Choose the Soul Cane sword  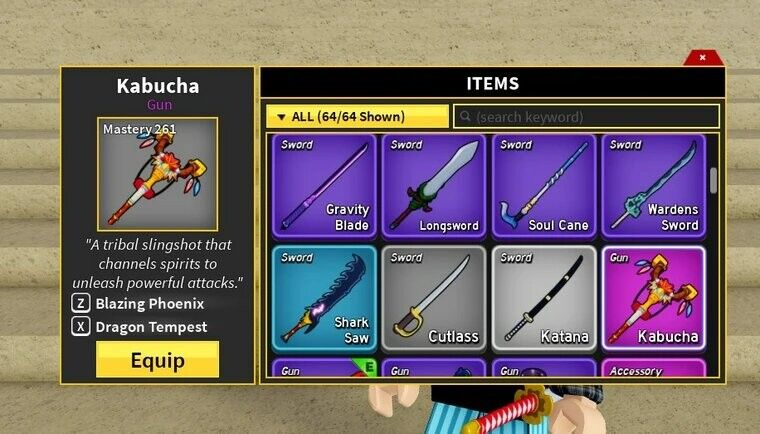[544, 185]
